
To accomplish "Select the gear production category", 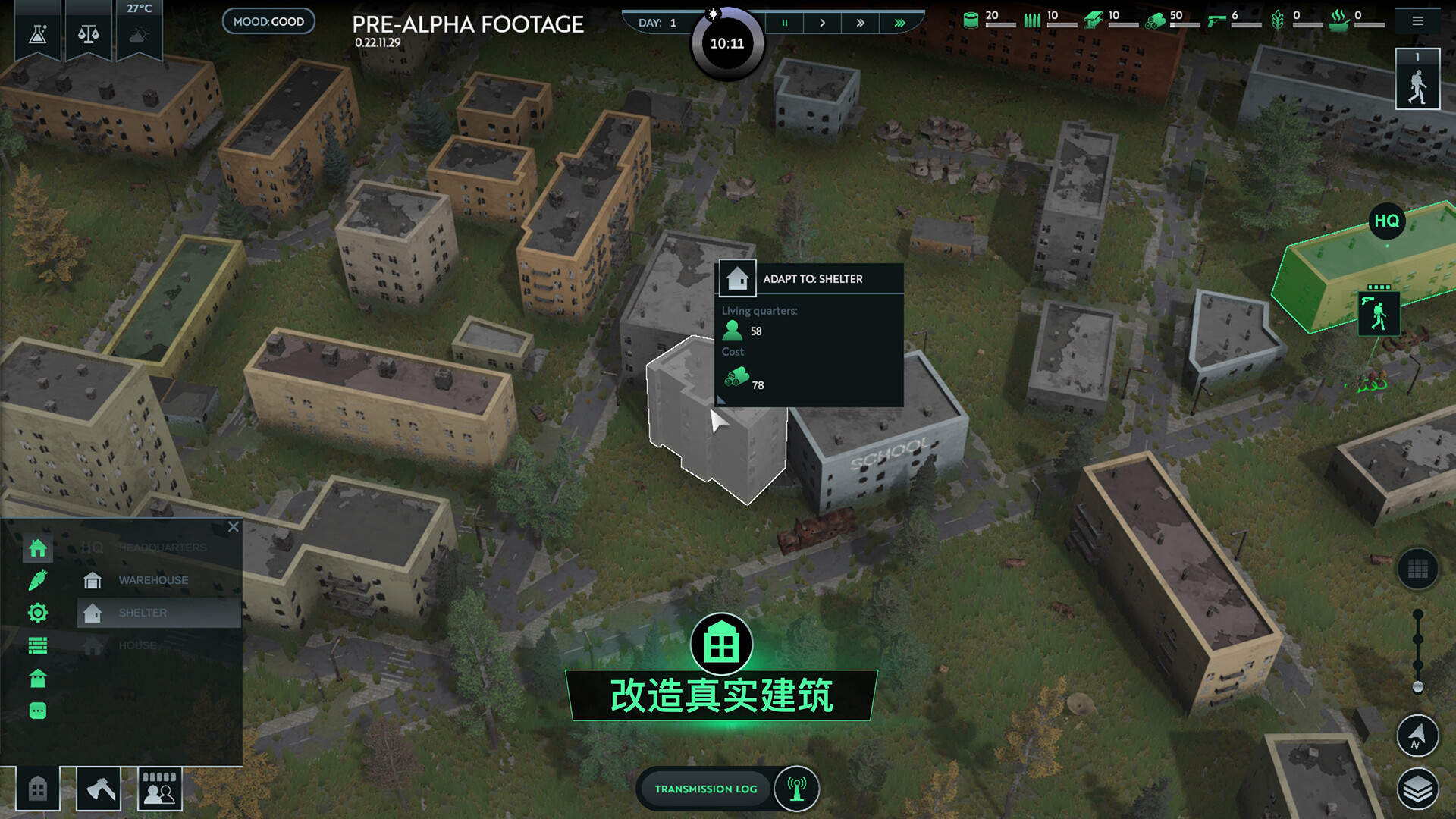I will tap(37, 613).
